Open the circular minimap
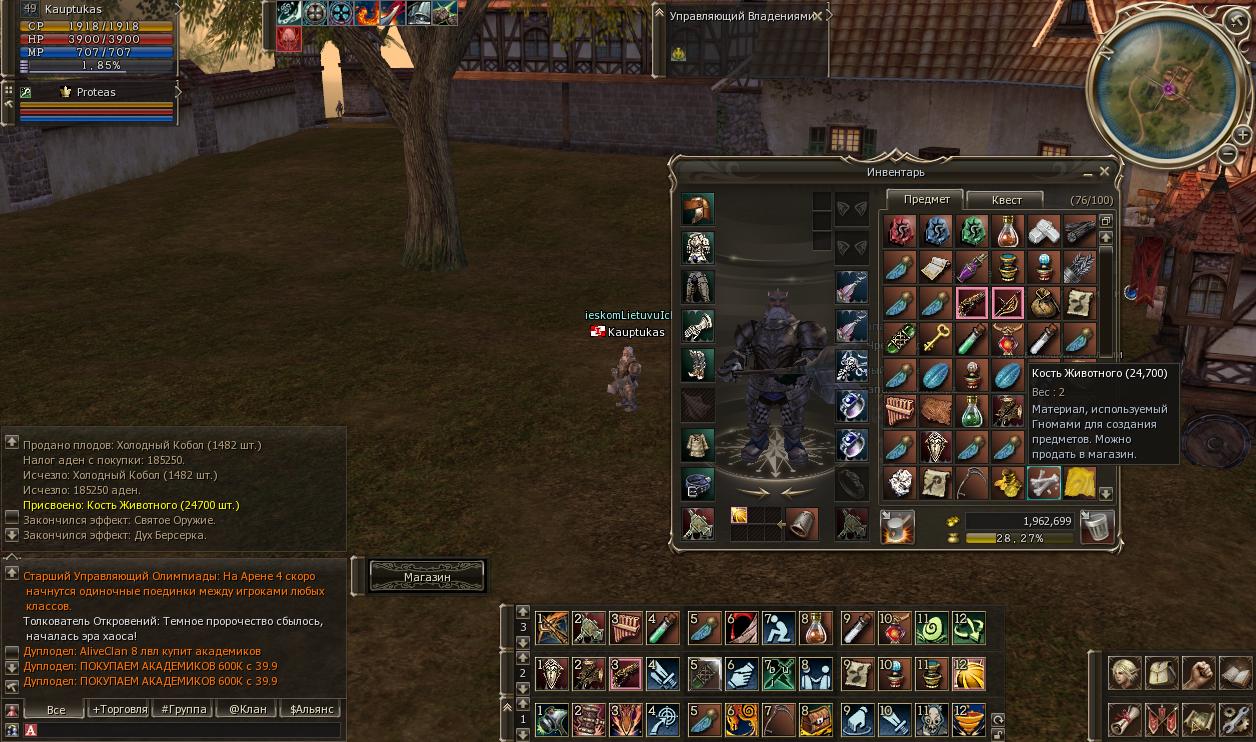Image resolution: width=1256 pixels, height=742 pixels. click(x=1167, y=88)
